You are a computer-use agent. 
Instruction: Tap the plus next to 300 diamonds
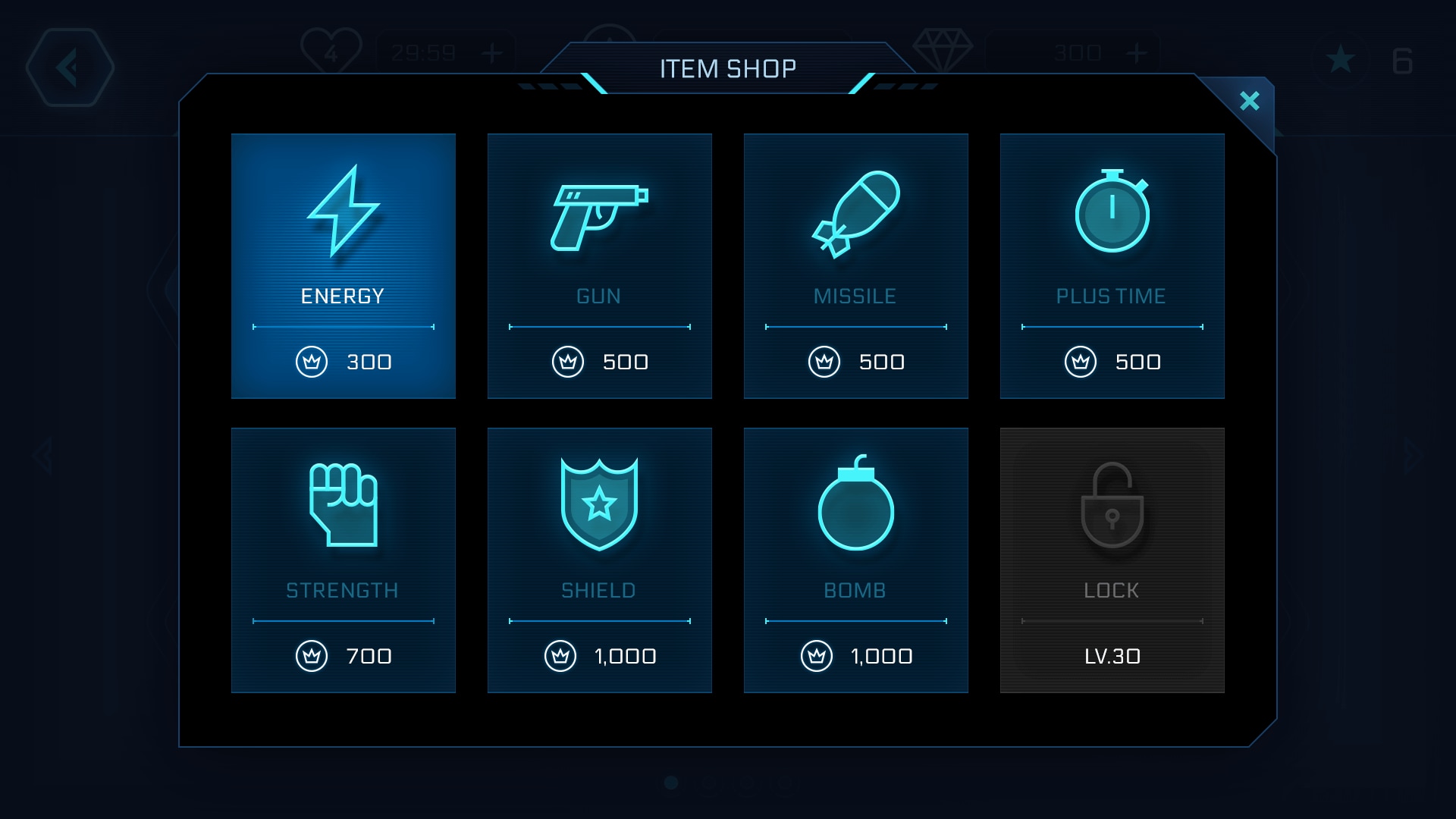(x=1135, y=52)
